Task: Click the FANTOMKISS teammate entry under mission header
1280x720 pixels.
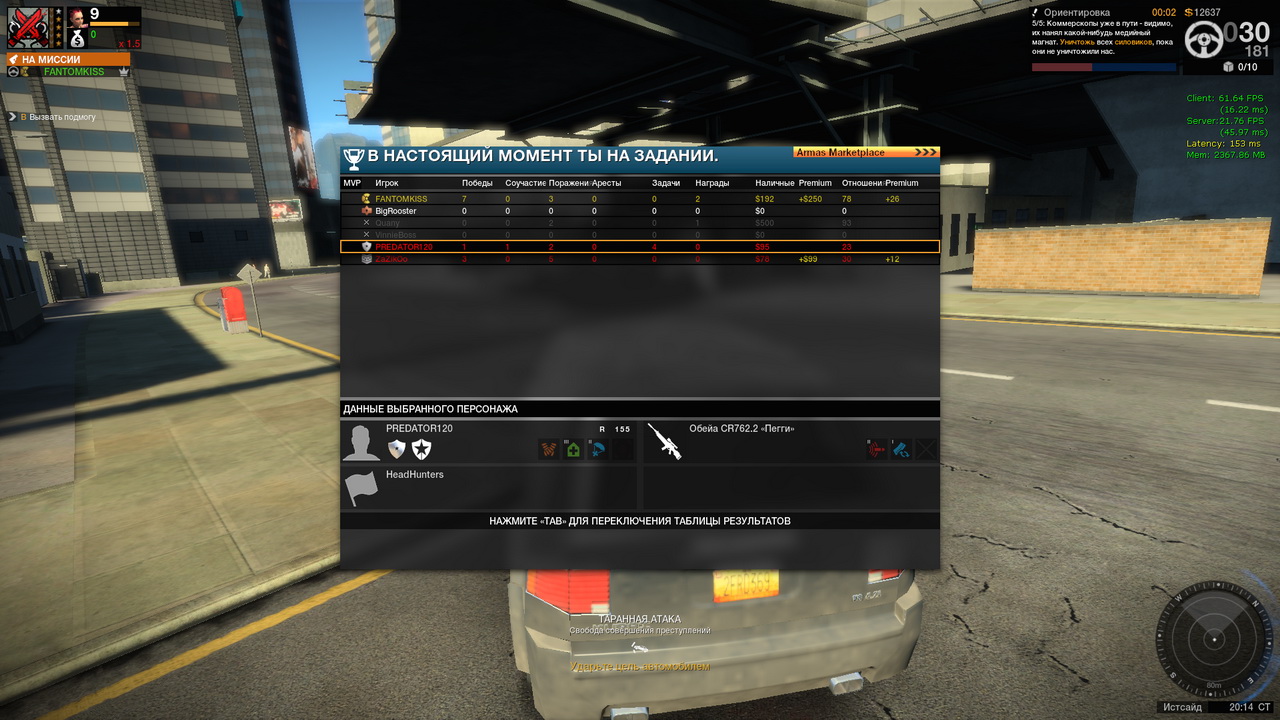Action: pos(73,72)
